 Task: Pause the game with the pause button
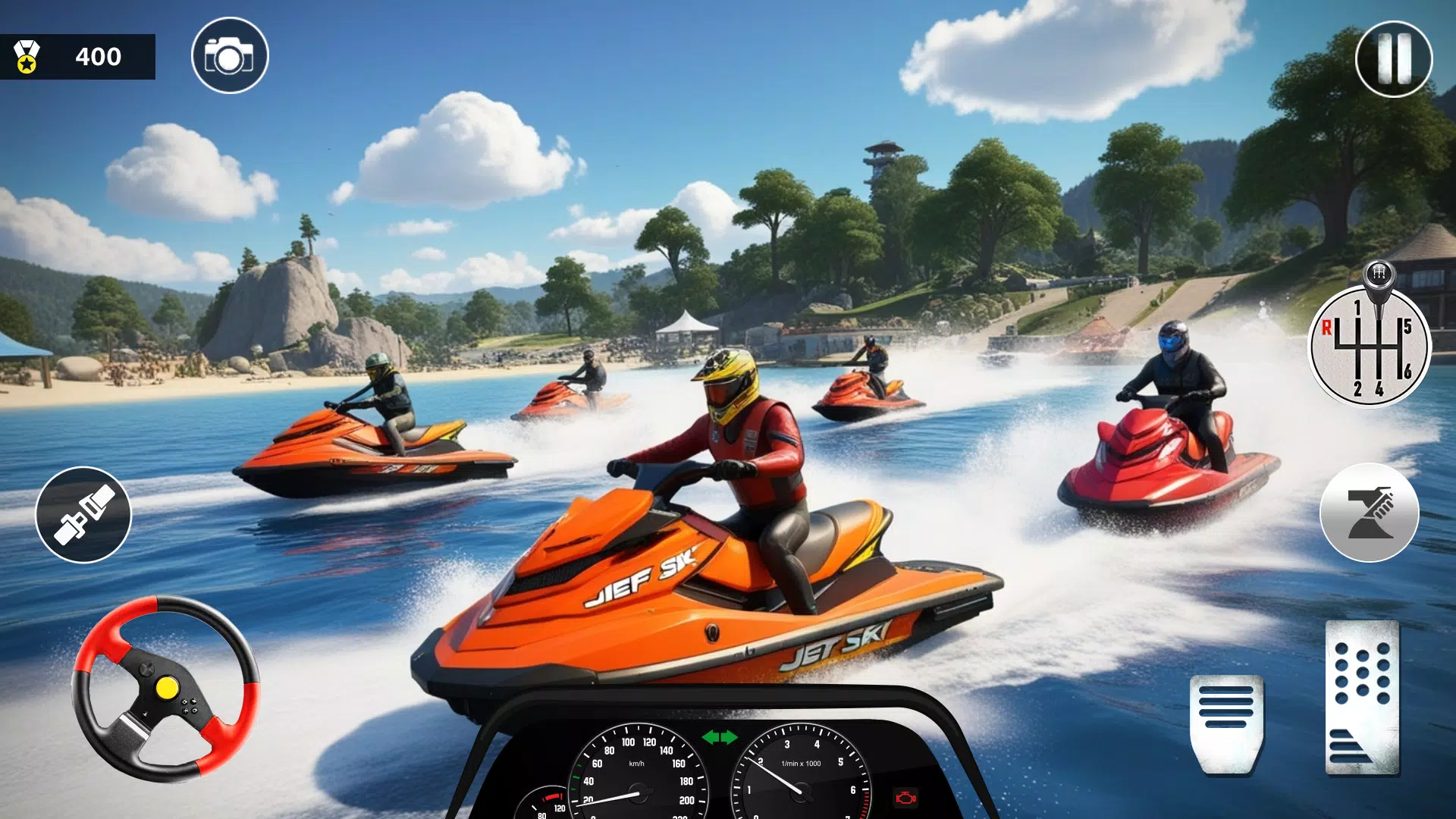1393,58
